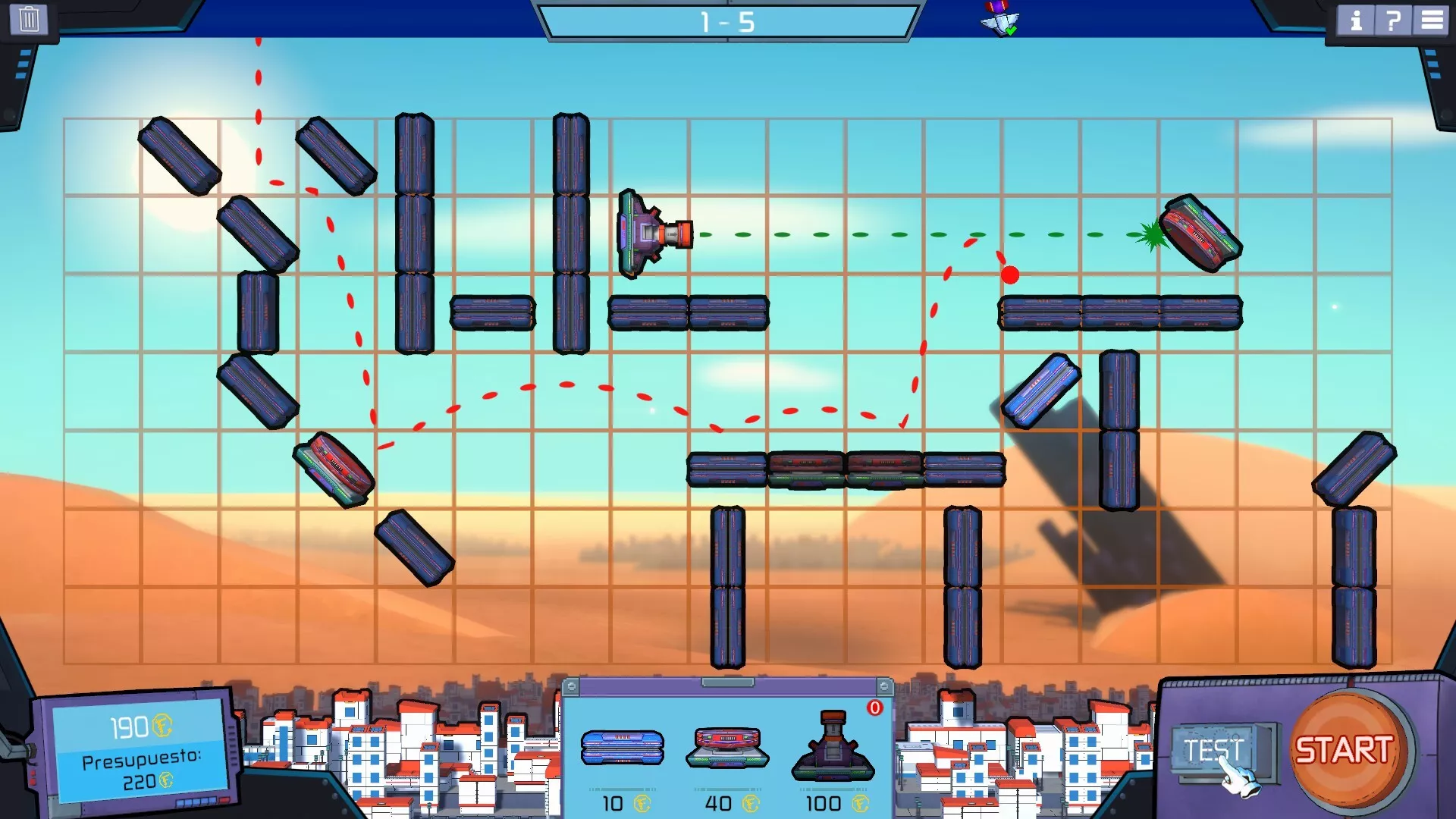Click the trash can delete button
This screenshot has width=1456, height=819.
coord(29,19)
